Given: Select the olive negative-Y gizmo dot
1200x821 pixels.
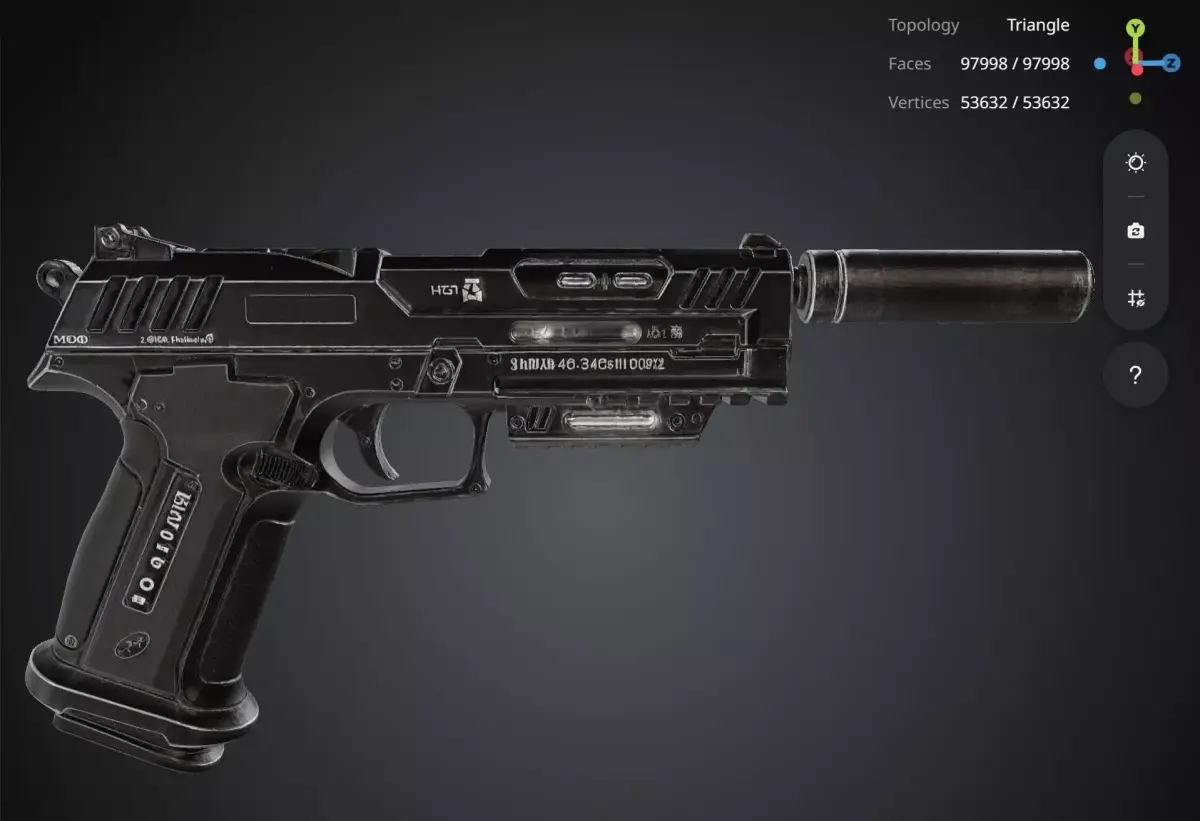Looking at the screenshot, I should click(1135, 98).
